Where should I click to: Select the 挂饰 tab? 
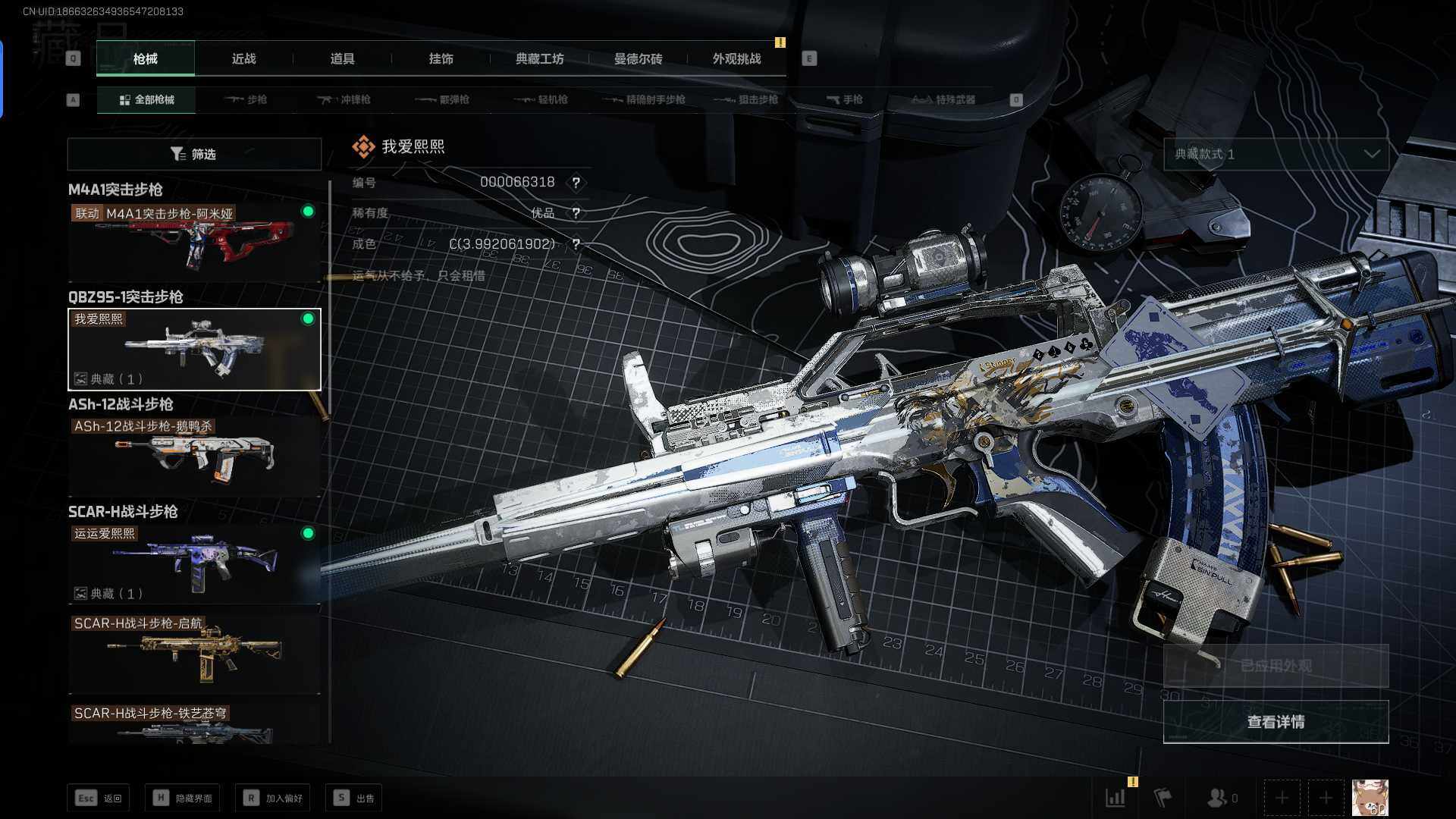click(441, 58)
